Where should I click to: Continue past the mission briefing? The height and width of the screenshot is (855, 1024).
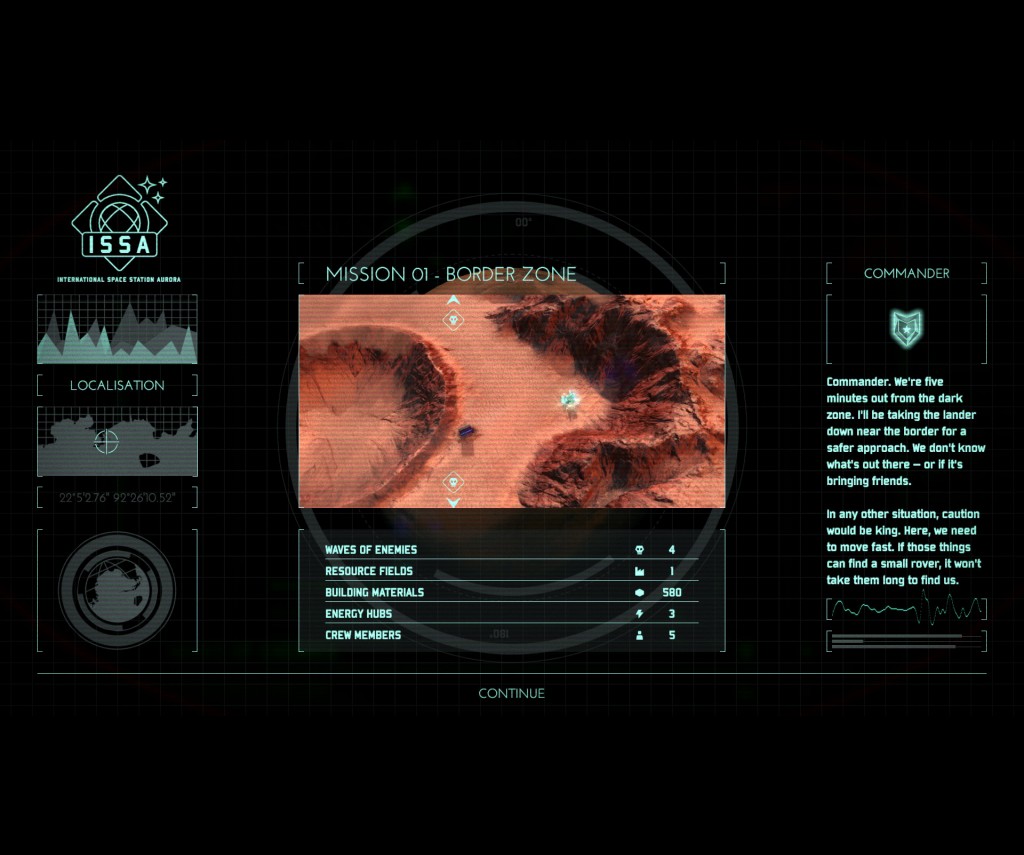[x=511, y=693]
